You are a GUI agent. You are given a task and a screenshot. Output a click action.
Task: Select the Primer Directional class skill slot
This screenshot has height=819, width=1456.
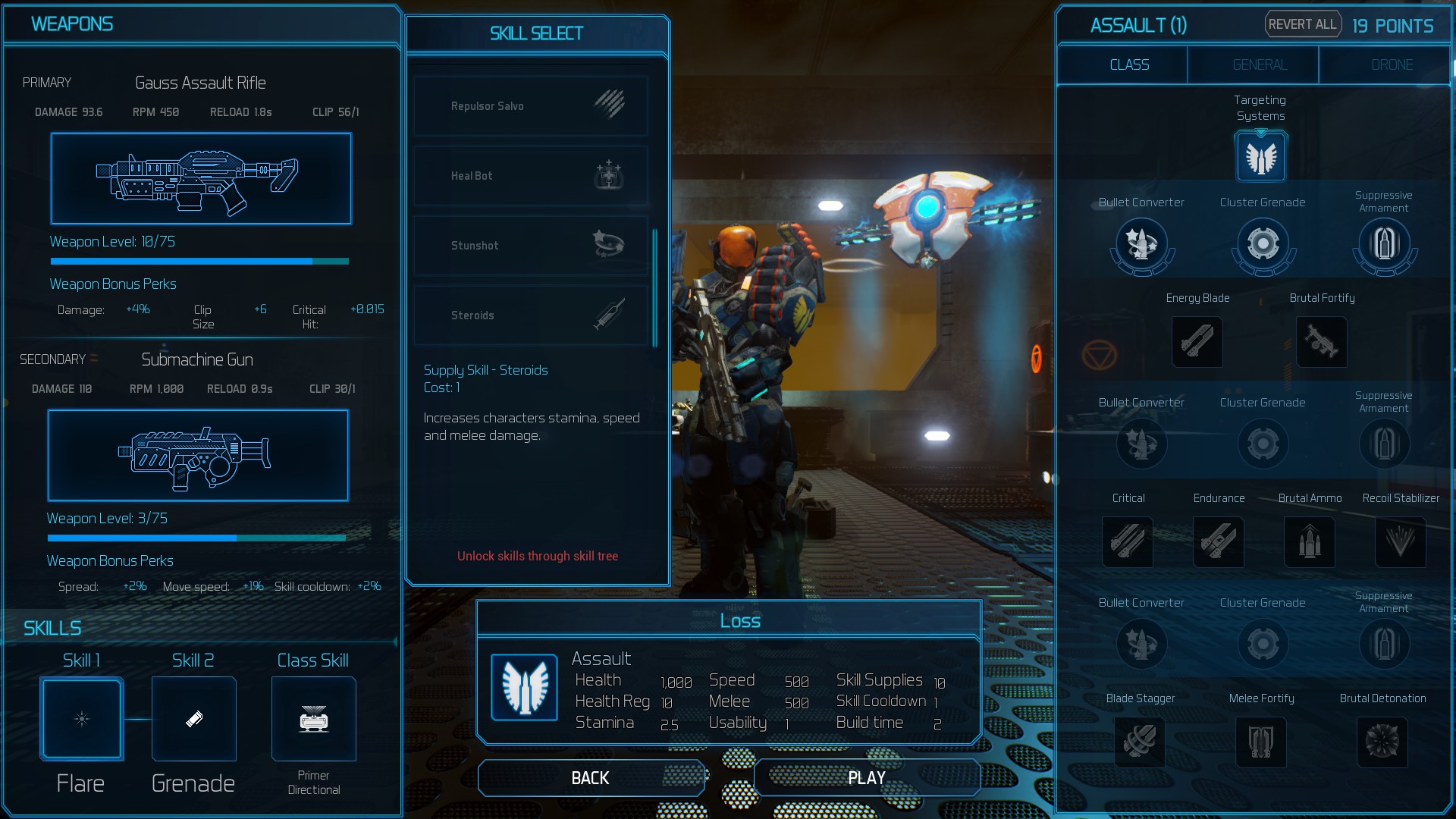click(x=314, y=719)
